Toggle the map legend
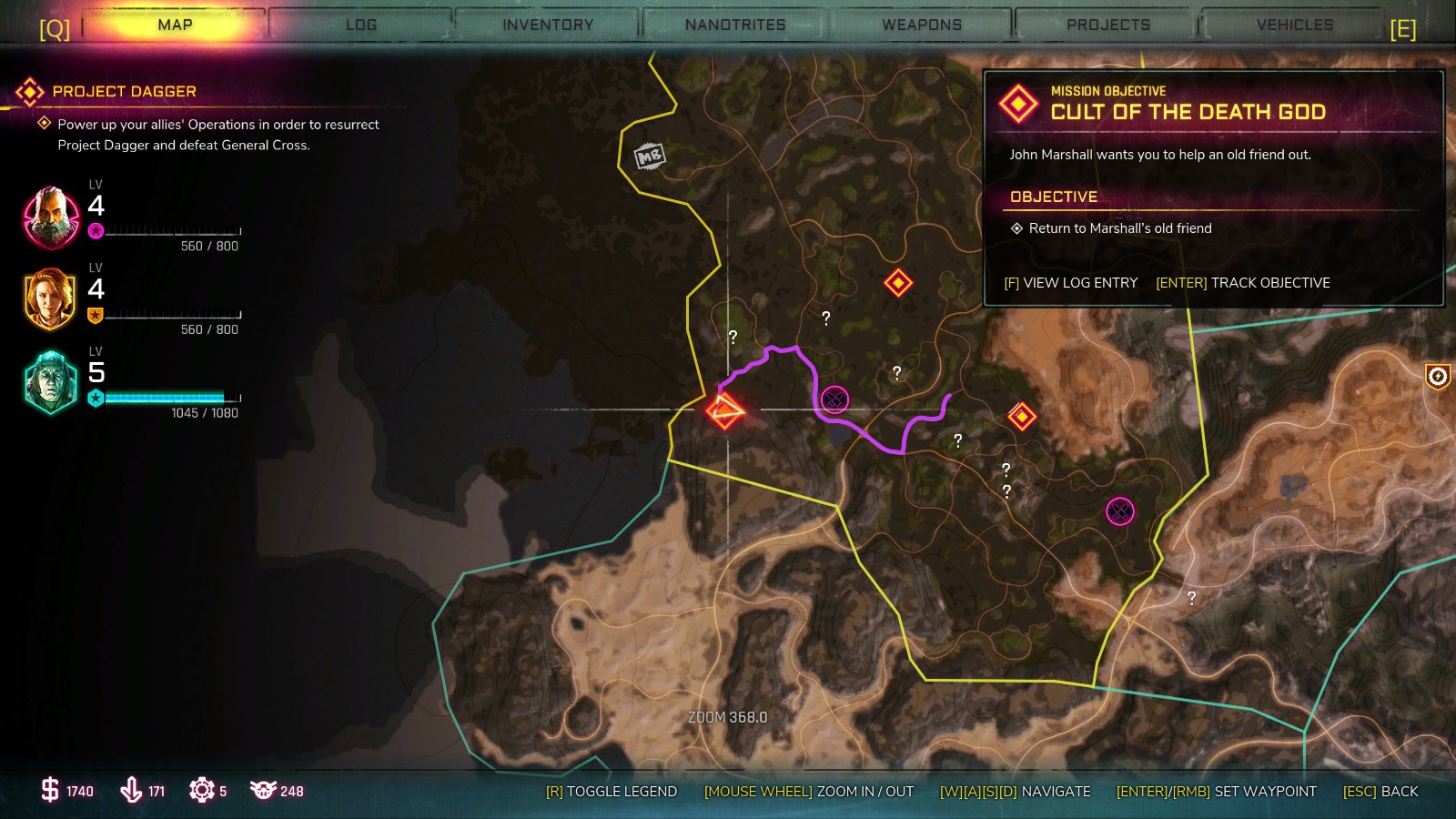 coord(611,792)
